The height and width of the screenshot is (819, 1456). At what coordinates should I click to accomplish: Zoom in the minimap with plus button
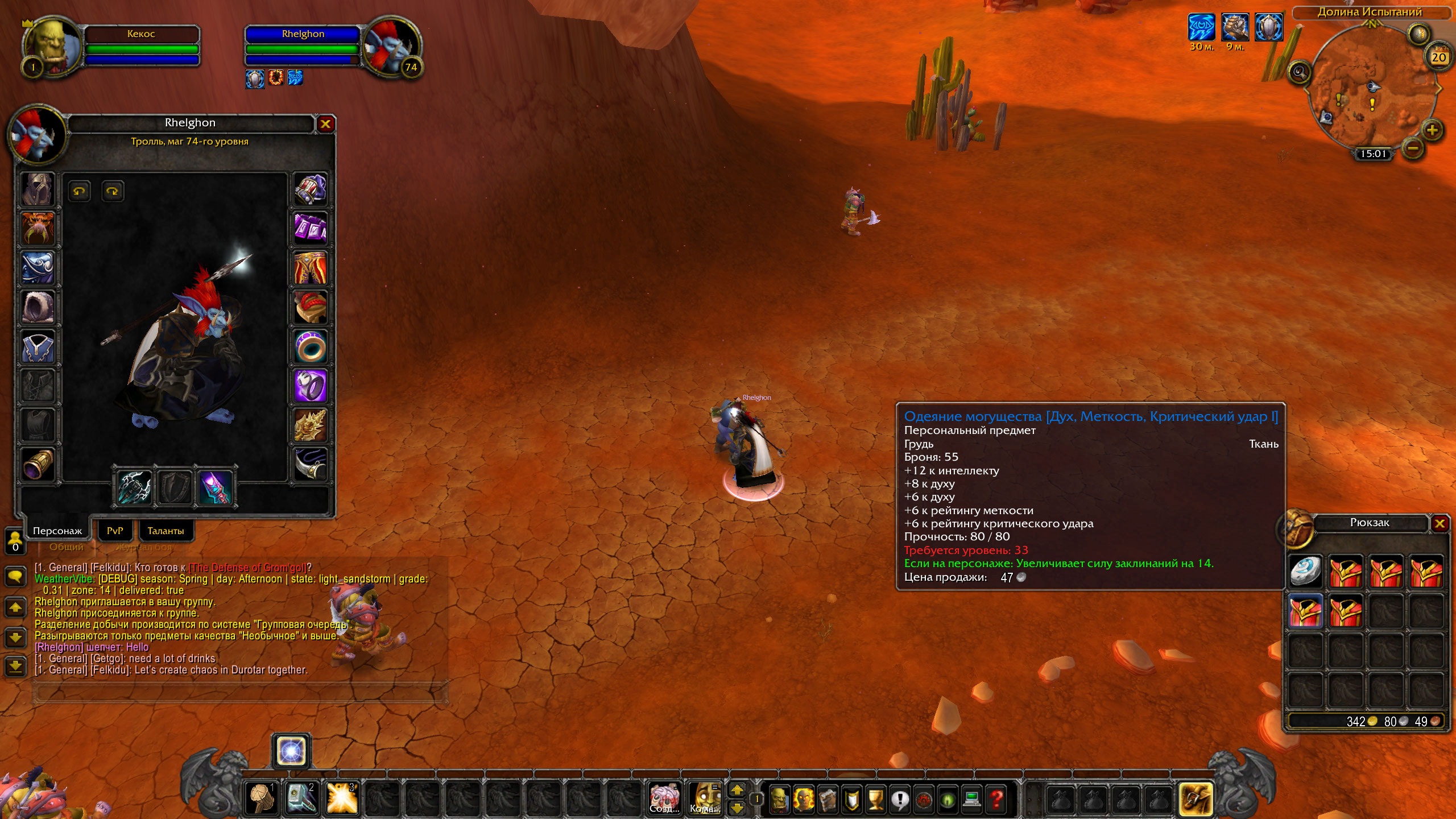pos(1432,130)
